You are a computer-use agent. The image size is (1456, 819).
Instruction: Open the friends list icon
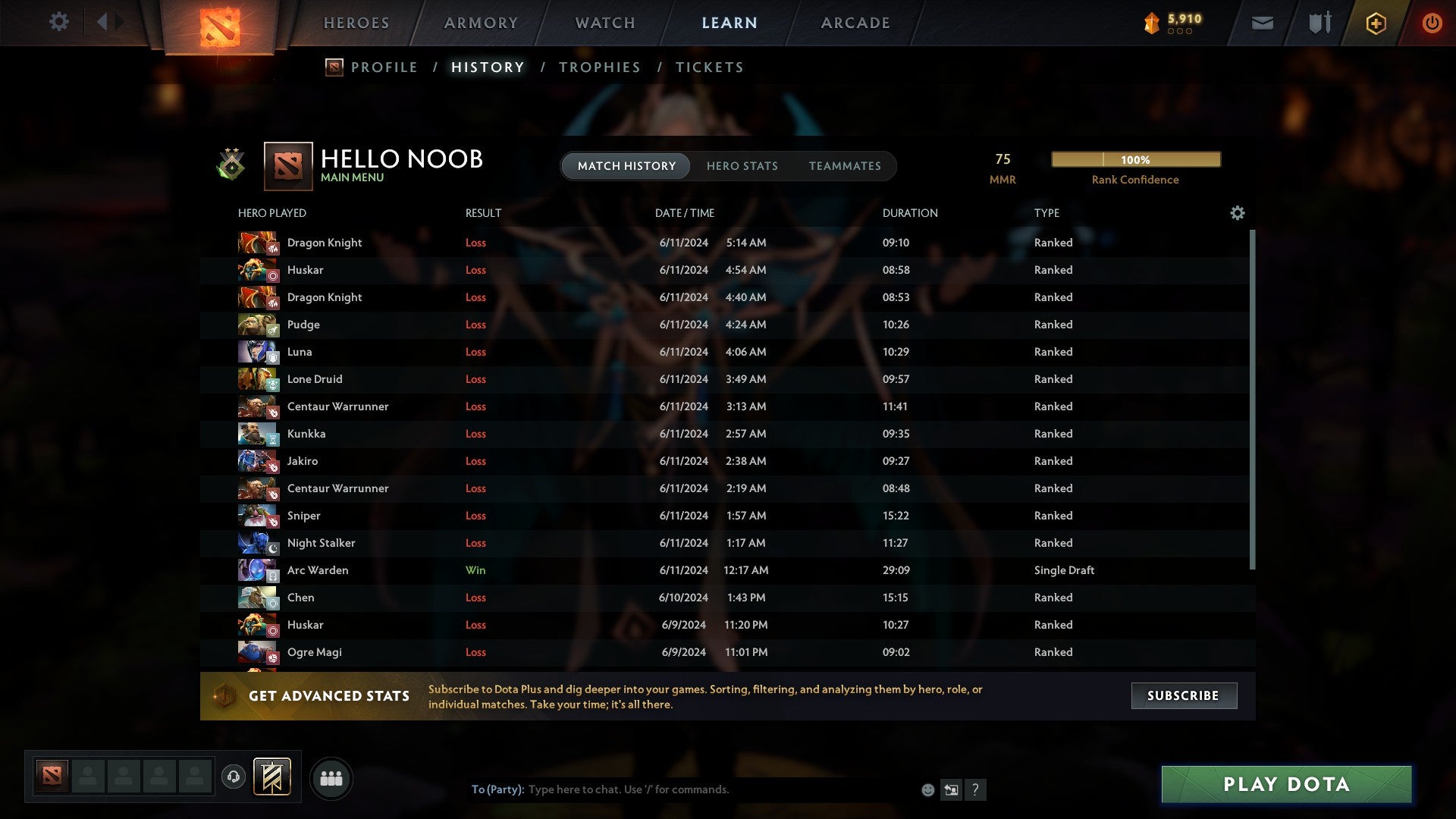point(331,777)
